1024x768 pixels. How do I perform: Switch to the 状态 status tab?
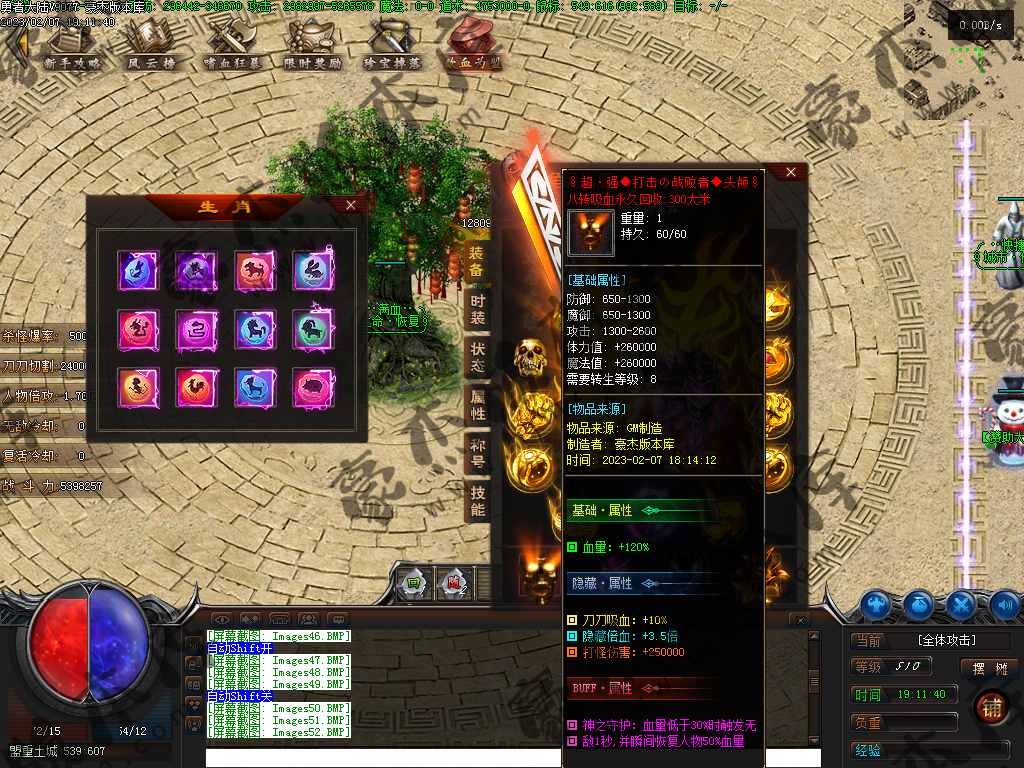(477, 357)
